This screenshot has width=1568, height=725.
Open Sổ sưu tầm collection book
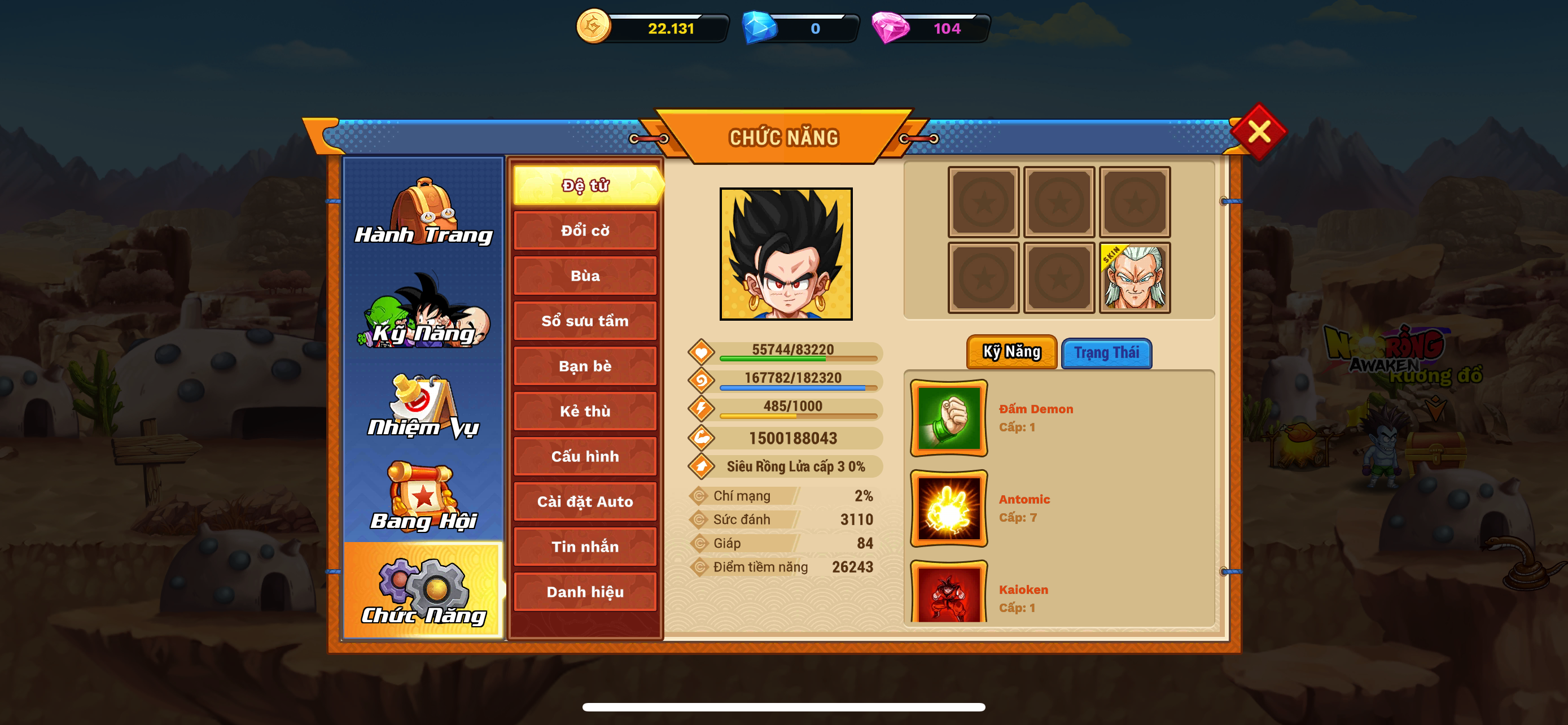[x=585, y=321]
